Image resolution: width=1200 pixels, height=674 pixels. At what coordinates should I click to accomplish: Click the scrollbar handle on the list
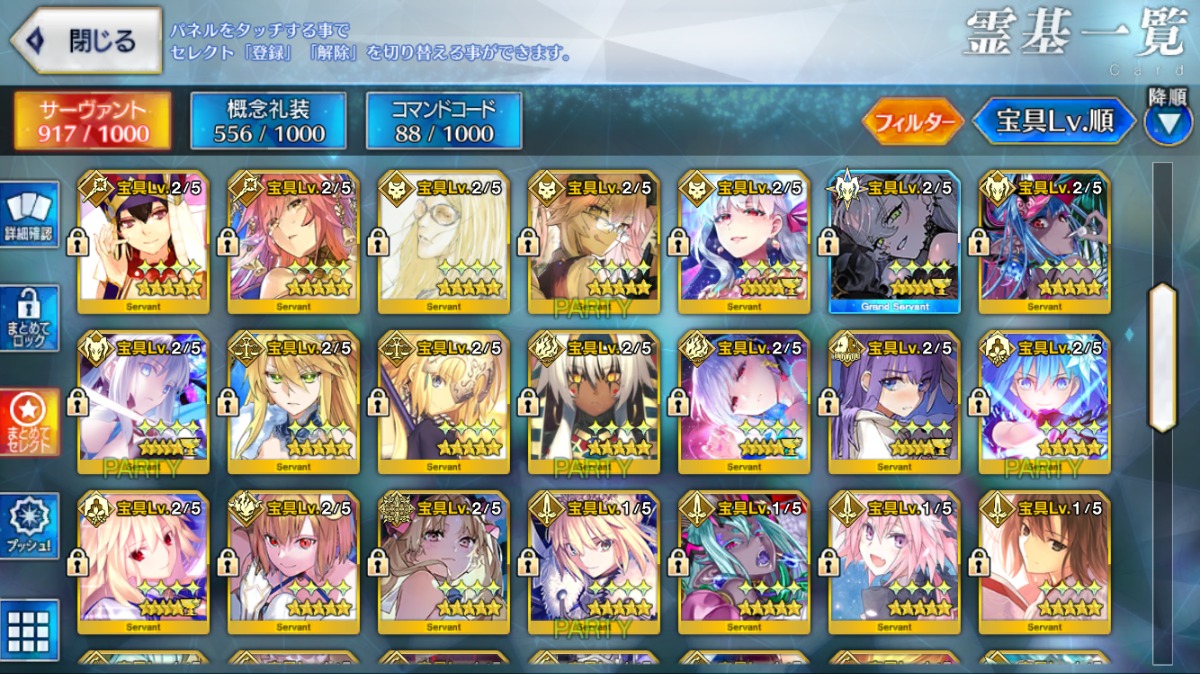click(1162, 357)
